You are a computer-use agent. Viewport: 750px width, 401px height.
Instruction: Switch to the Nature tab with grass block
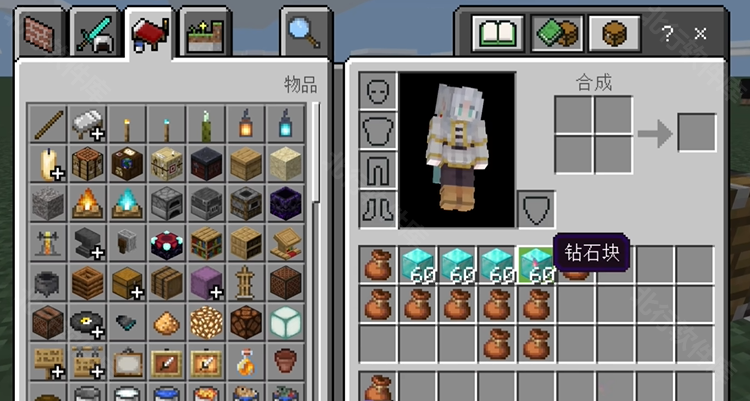[x=204, y=35]
